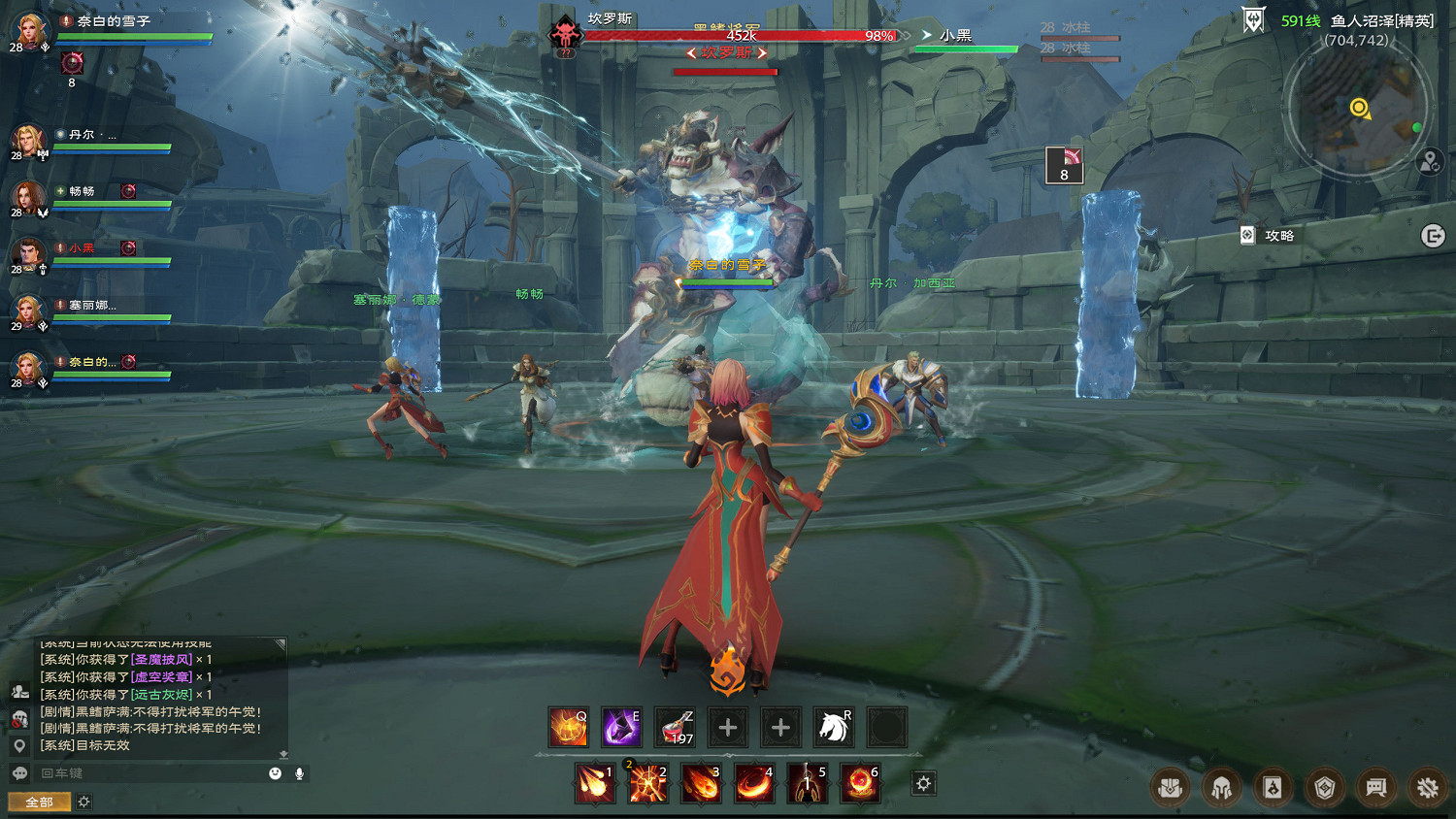Use the purple cloak E skill
This screenshot has height=819, width=1456.
(x=621, y=727)
